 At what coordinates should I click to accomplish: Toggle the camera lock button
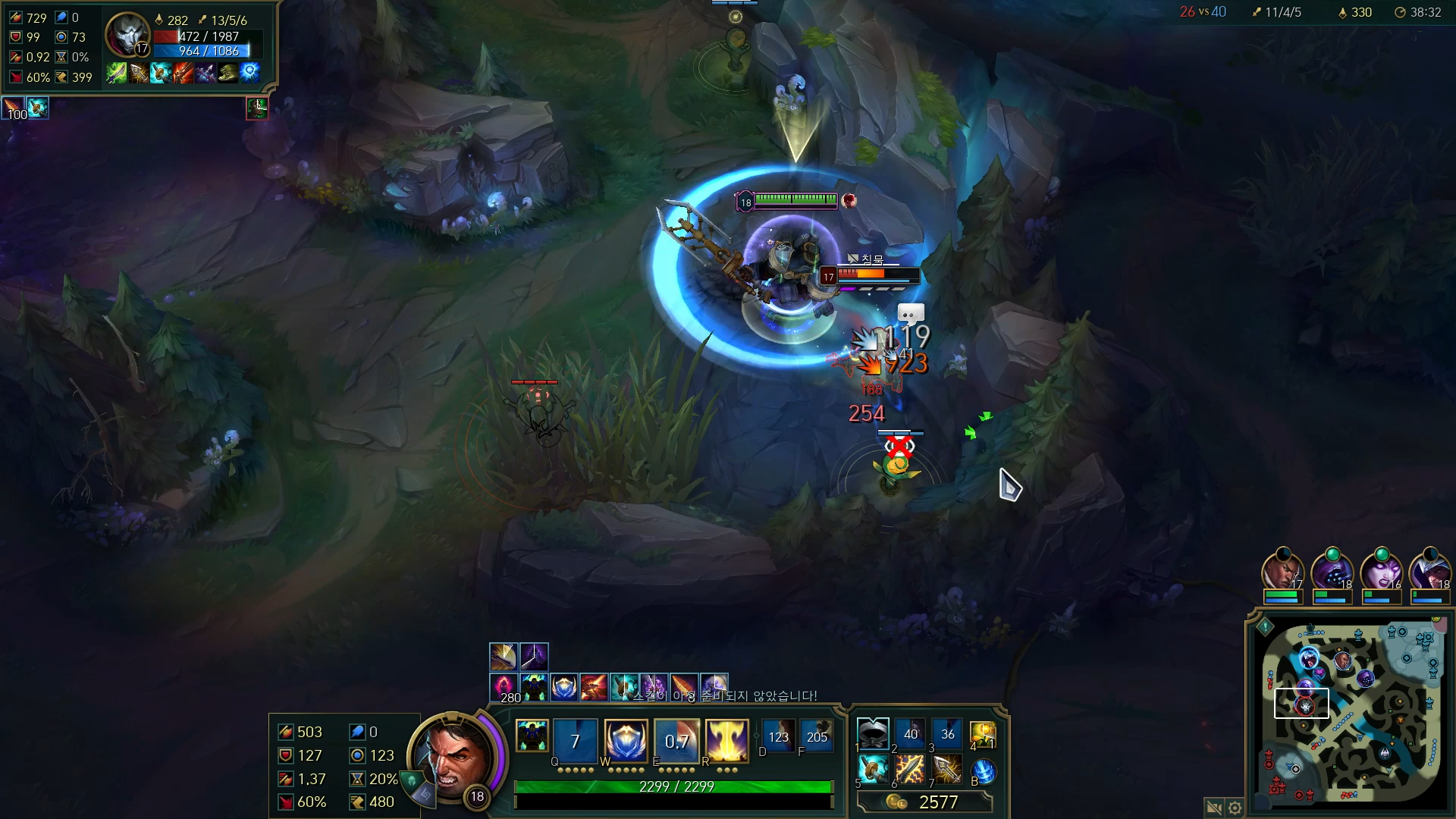pos(1213,808)
